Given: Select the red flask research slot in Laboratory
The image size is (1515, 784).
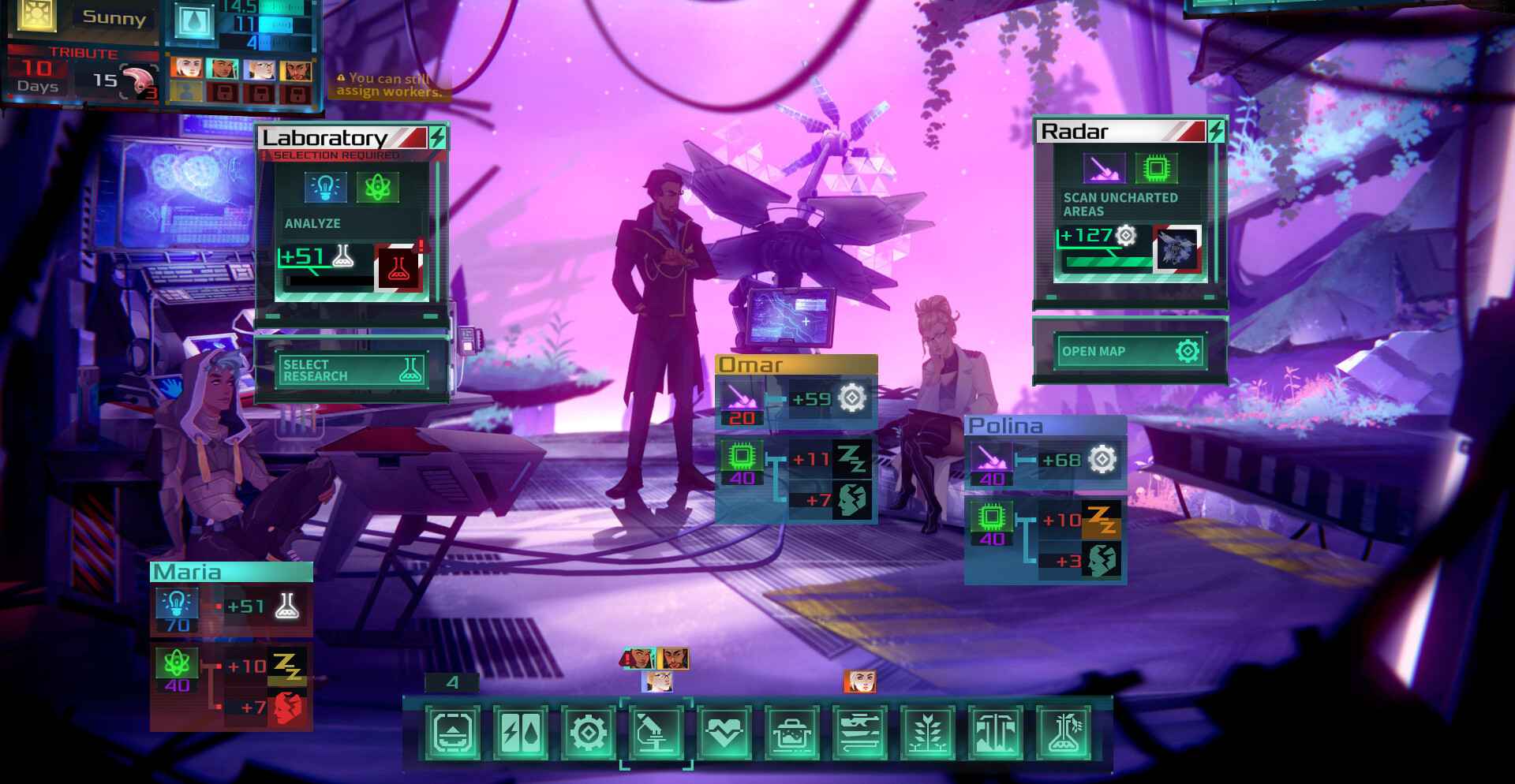Looking at the screenshot, I should tap(398, 268).
